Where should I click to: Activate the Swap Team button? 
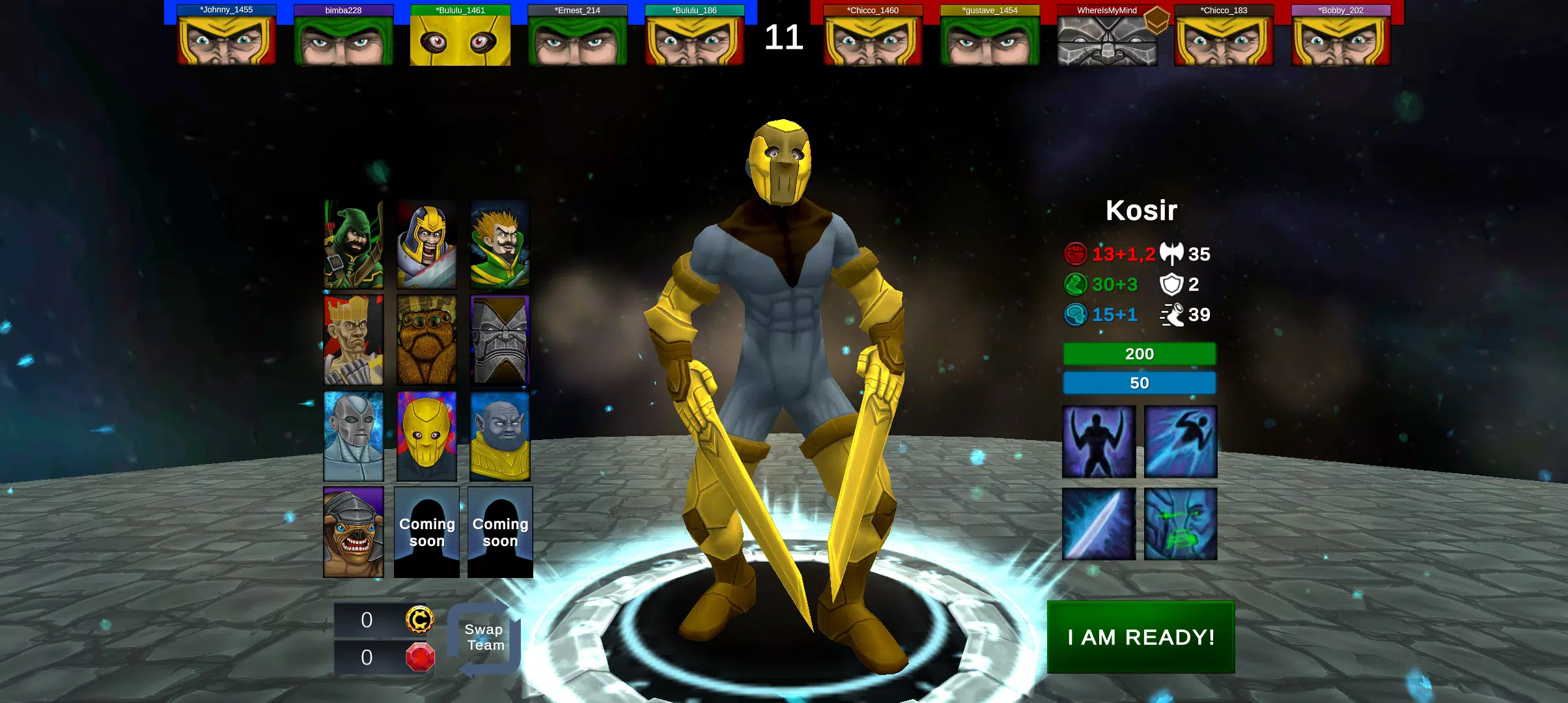click(x=483, y=637)
